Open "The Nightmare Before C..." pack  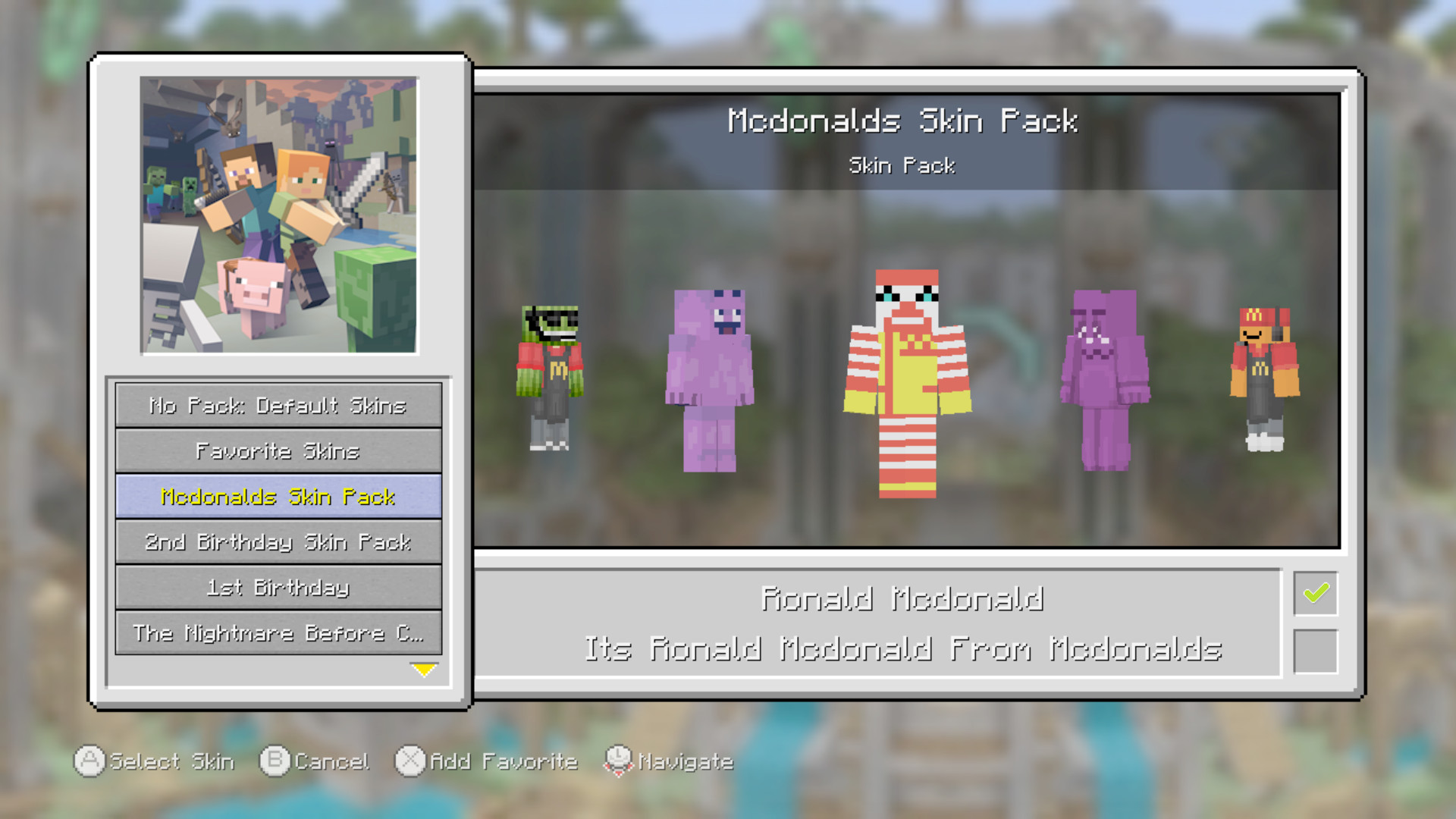pyautogui.click(x=278, y=633)
